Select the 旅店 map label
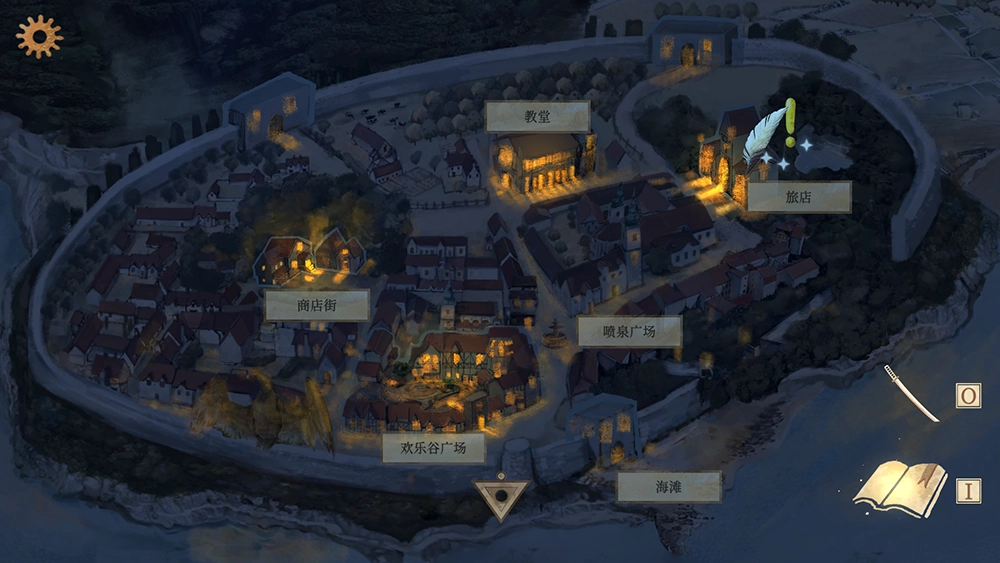The width and height of the screenshot is (1000, 563). [799, 197]
